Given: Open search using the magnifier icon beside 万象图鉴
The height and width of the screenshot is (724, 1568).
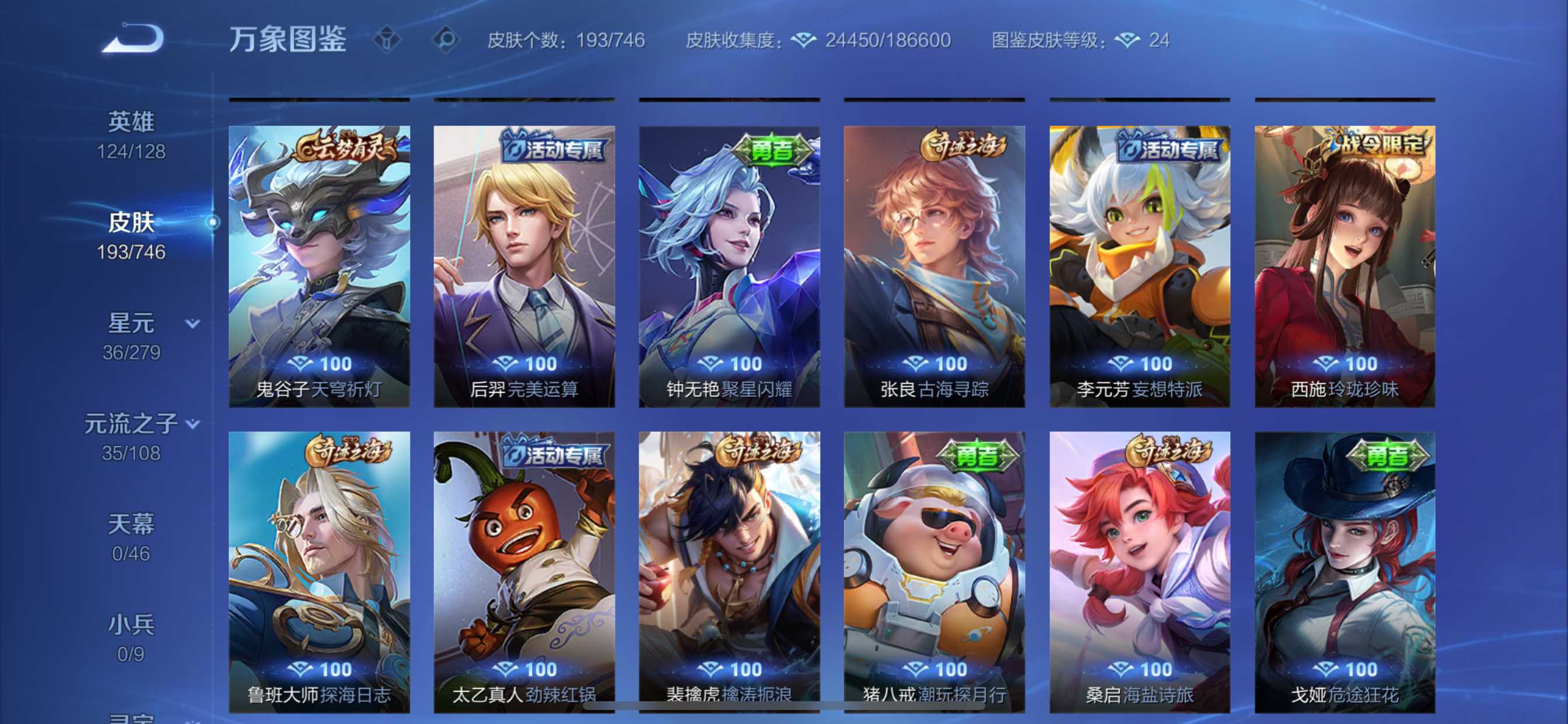Looking at the screenshot, I should [x=448, y=38].
